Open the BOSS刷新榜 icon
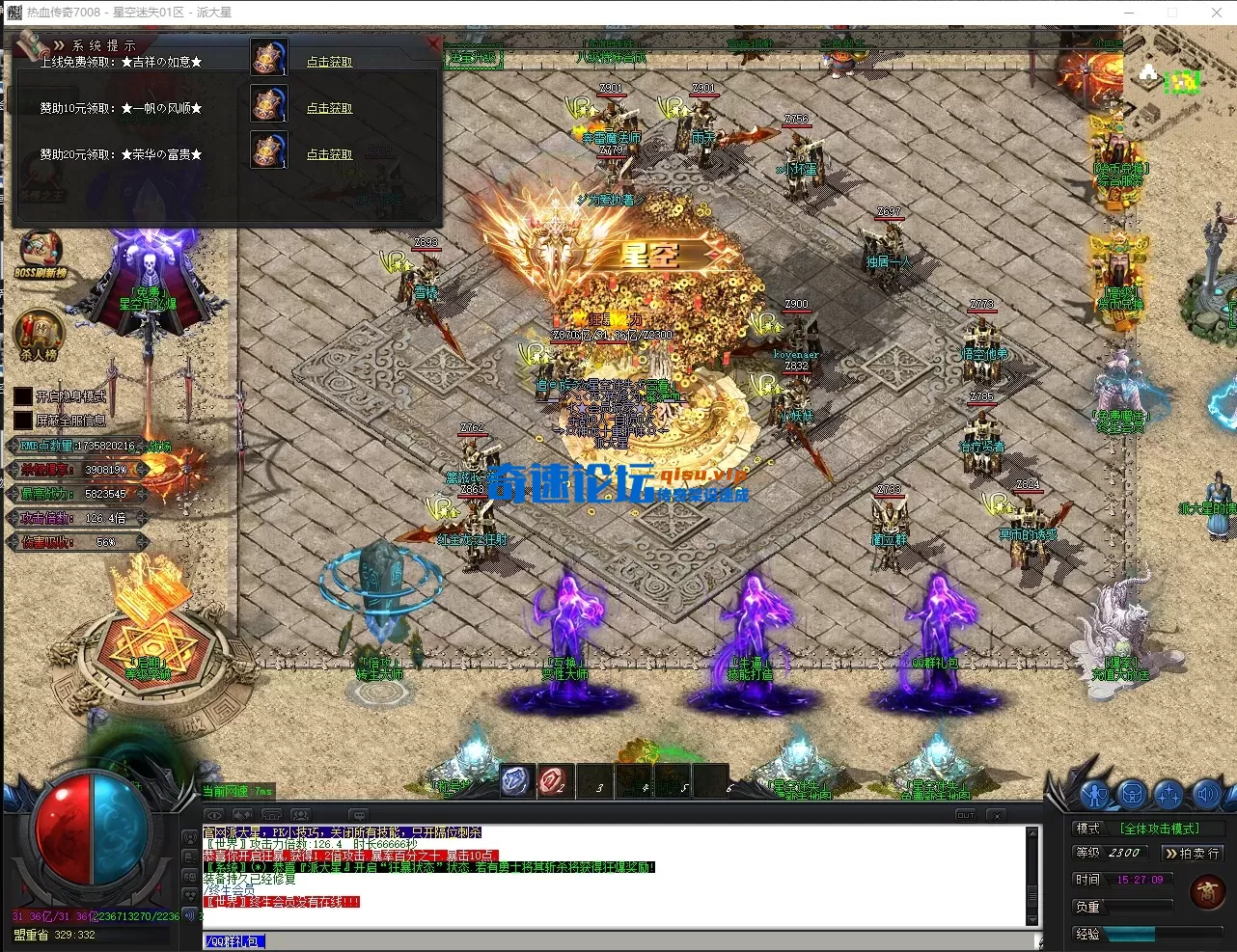 (40, 253)
